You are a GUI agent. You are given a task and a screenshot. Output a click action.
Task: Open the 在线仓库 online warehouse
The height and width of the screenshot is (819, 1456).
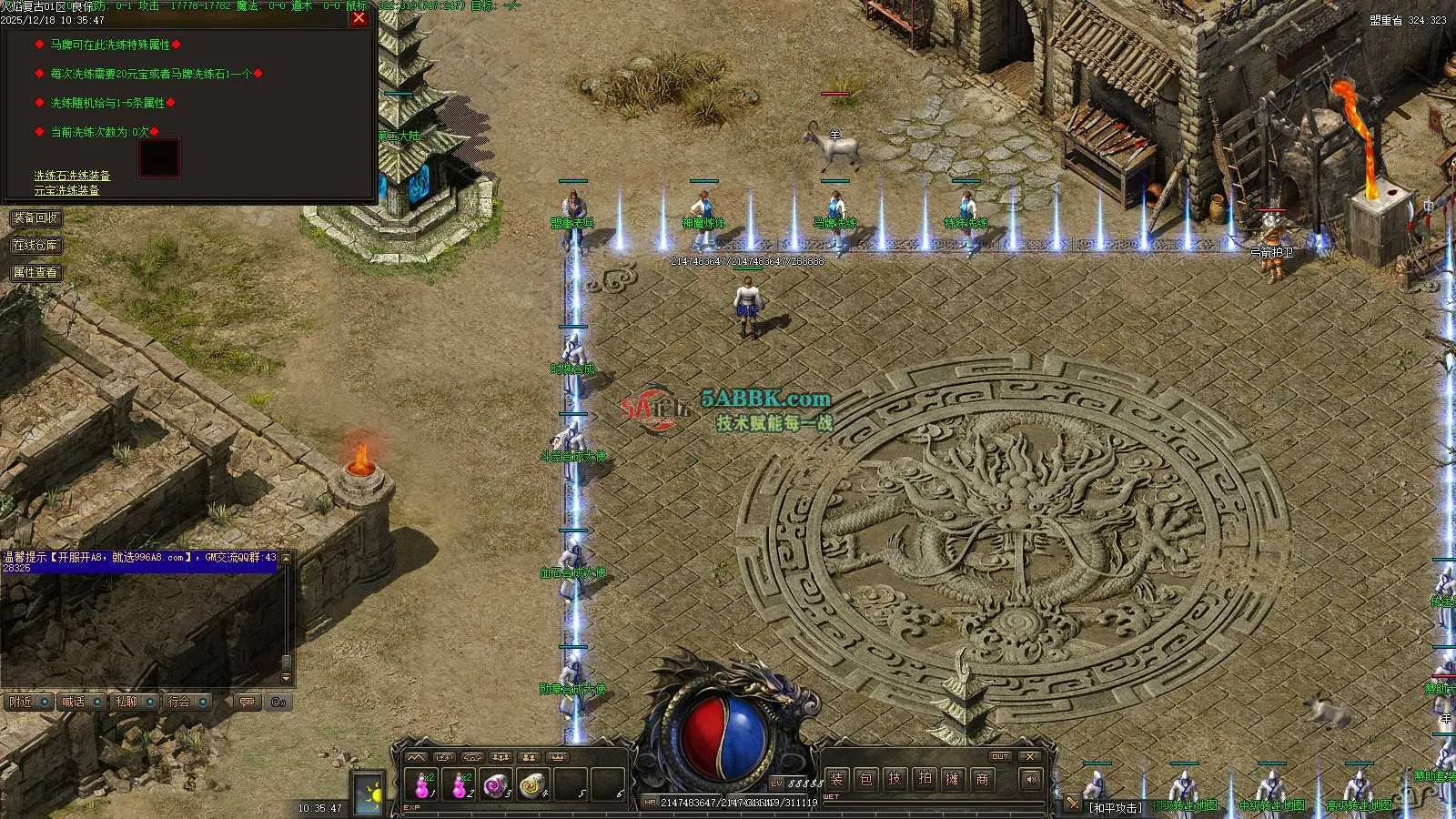tap(35, 246)
